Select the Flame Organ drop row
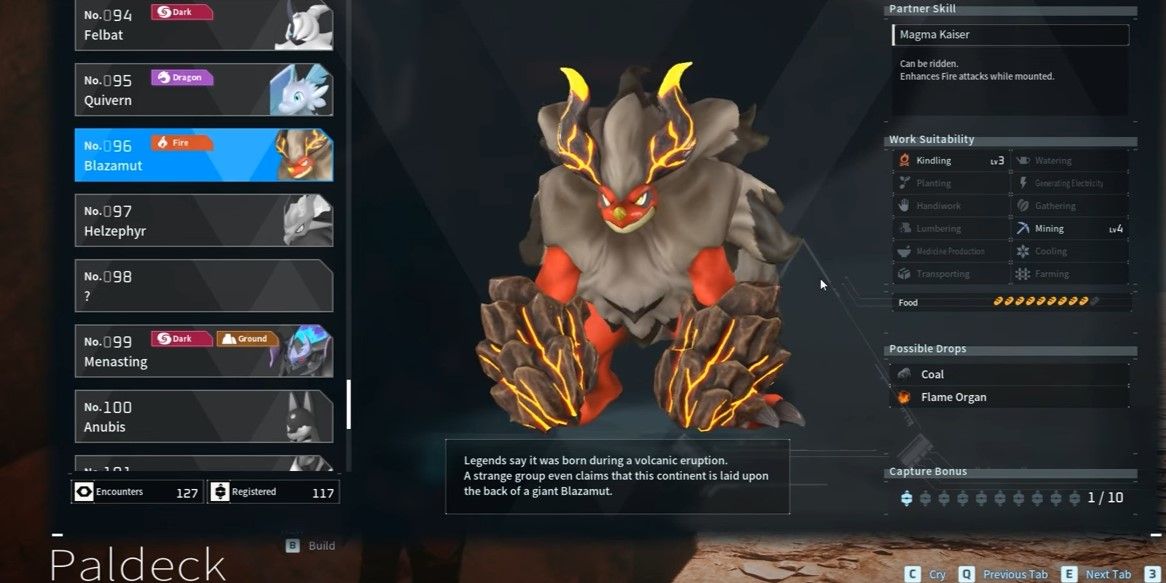Screen dimensions: 1166x583 tap(1010, 397)
